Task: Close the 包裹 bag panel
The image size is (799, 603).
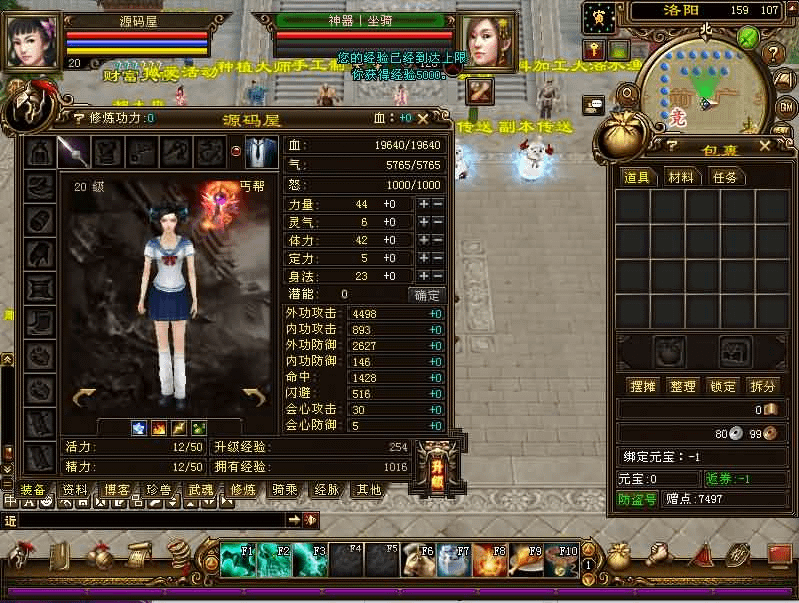Action: [764, 147]
